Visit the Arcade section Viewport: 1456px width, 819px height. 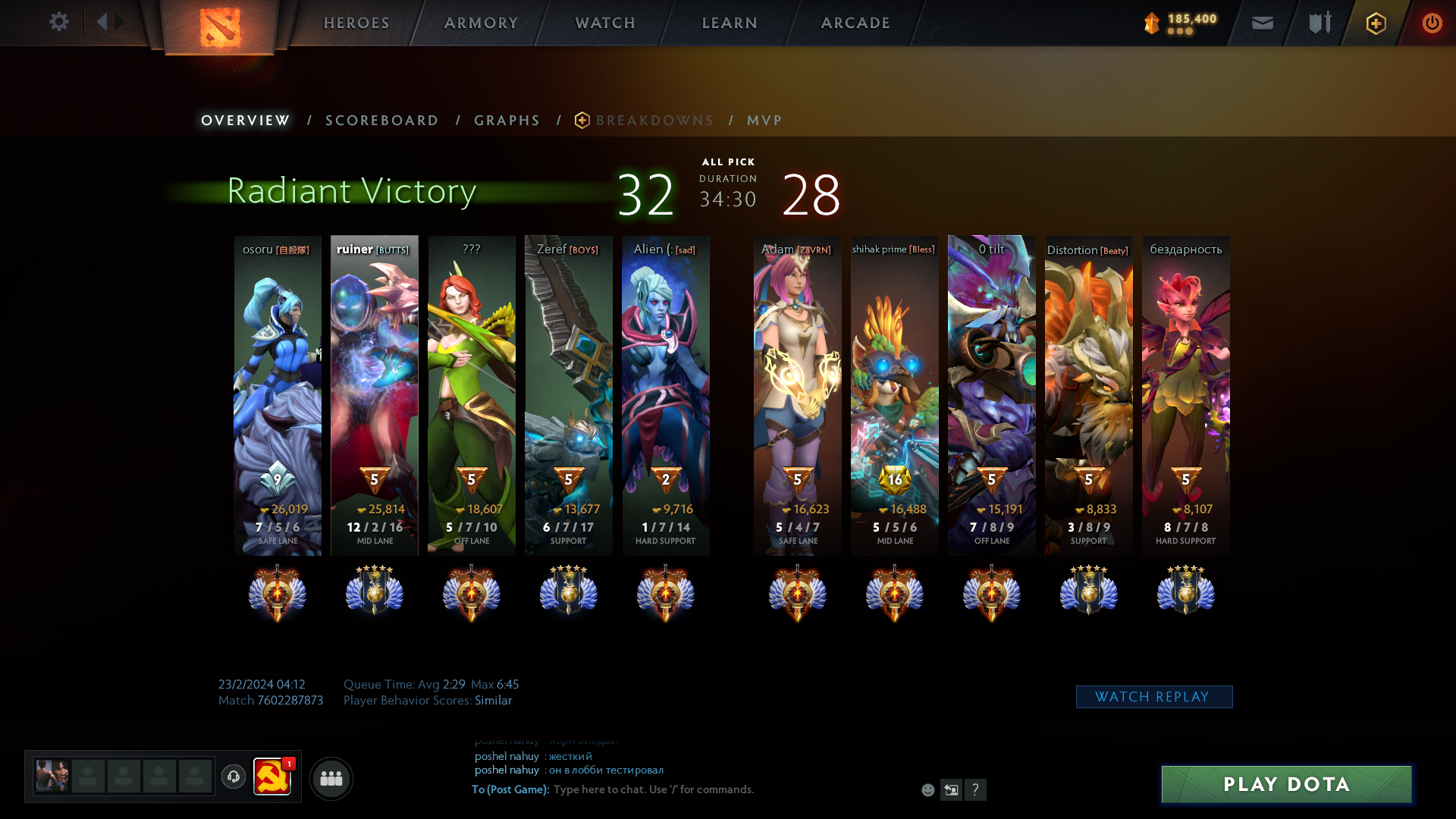855,23
